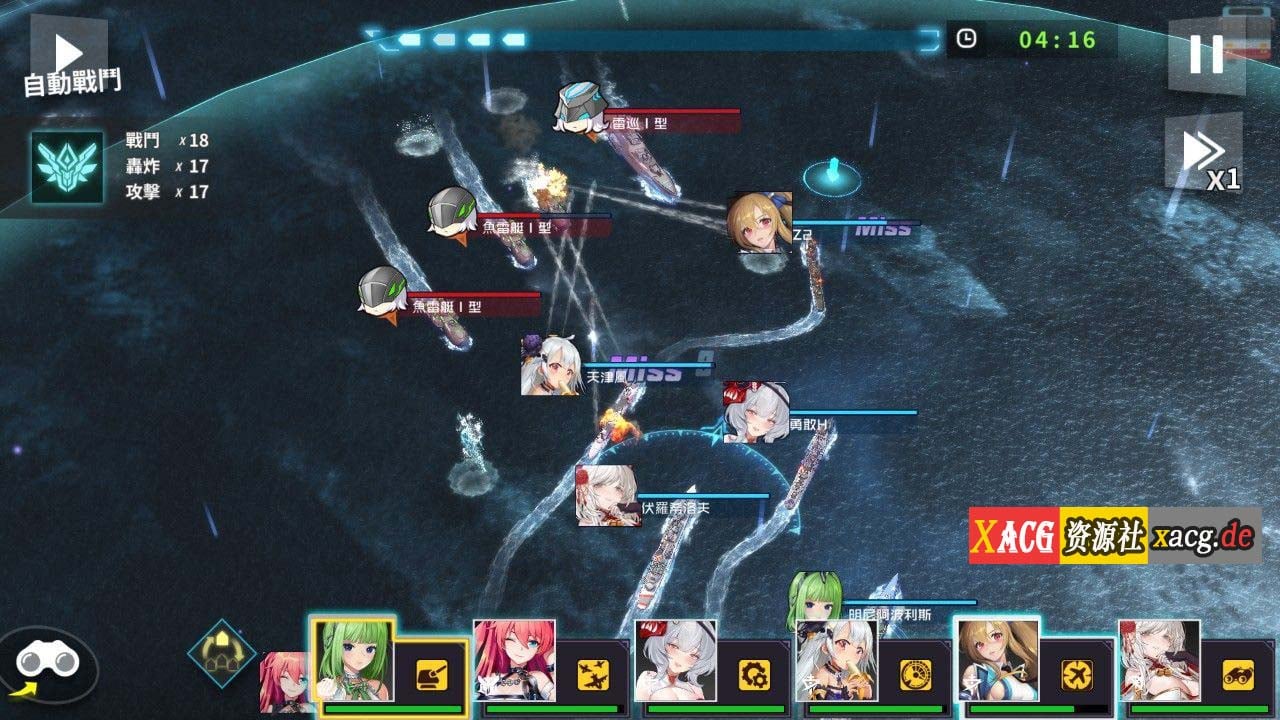
Task: Select the green-haired ship girl card
Action: click(353, 660)
